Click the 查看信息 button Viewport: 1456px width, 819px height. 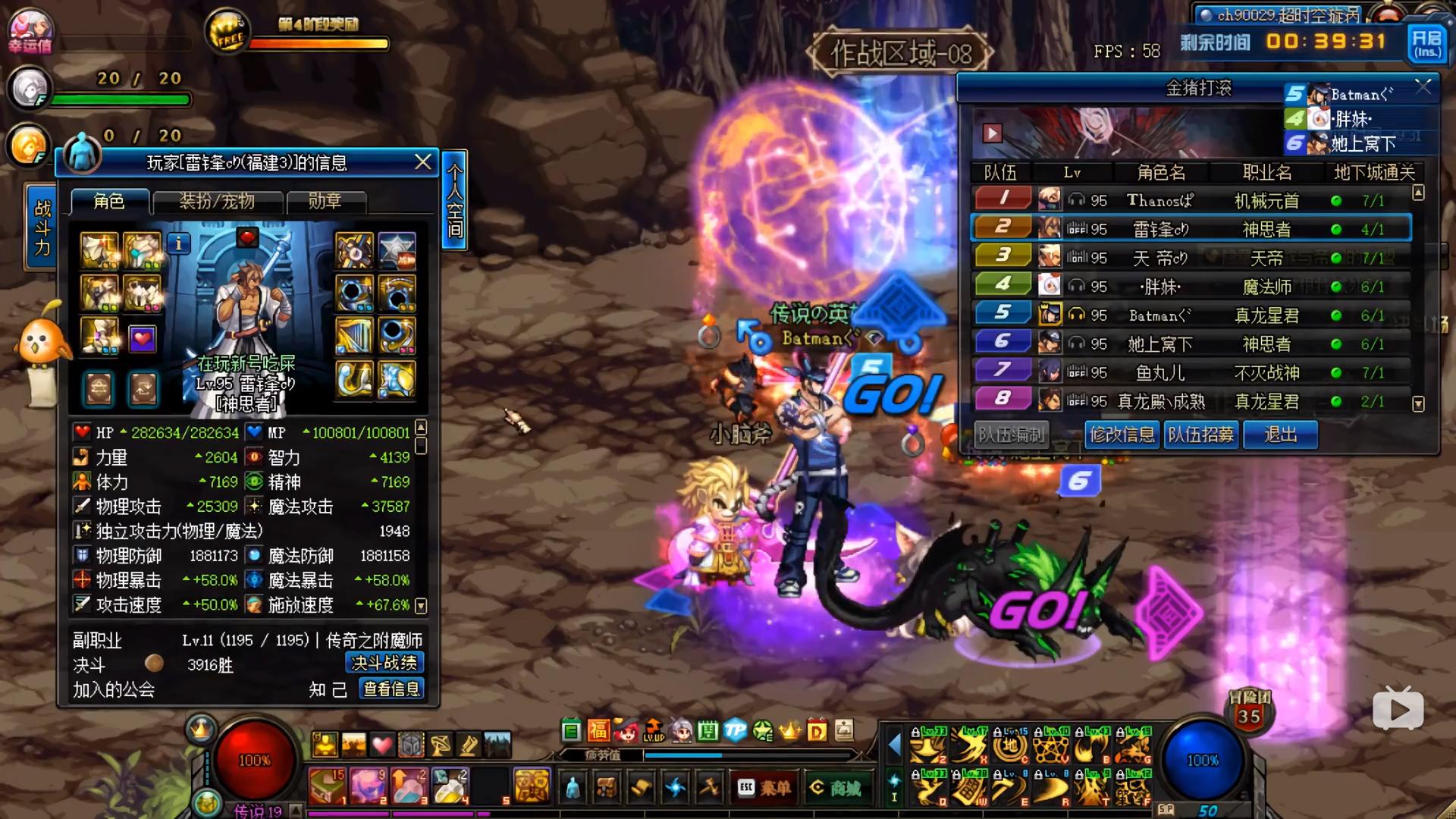(x=391, y=689)
